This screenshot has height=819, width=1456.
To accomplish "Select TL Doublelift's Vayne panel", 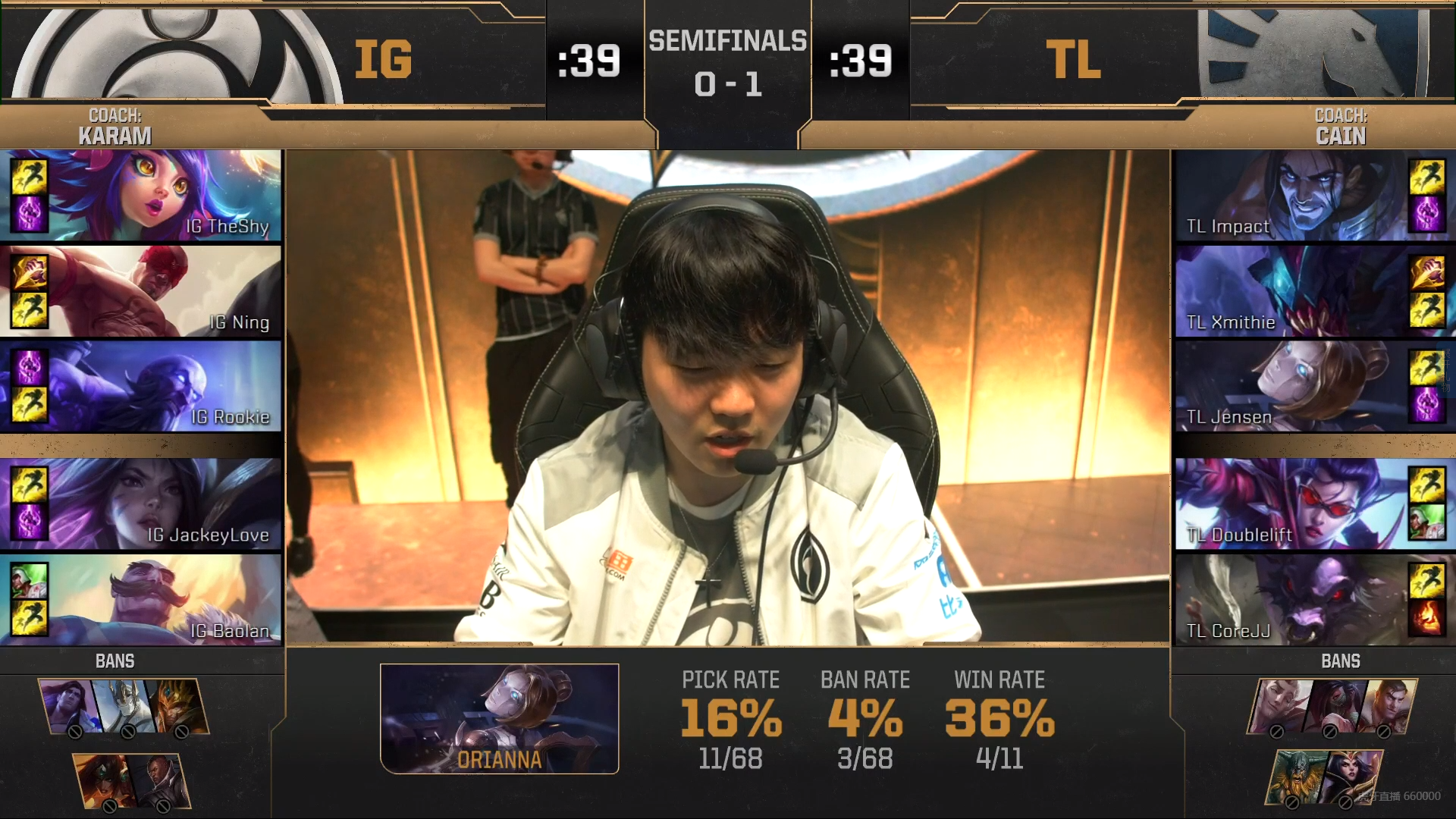I will click(x=1289, y=504).
